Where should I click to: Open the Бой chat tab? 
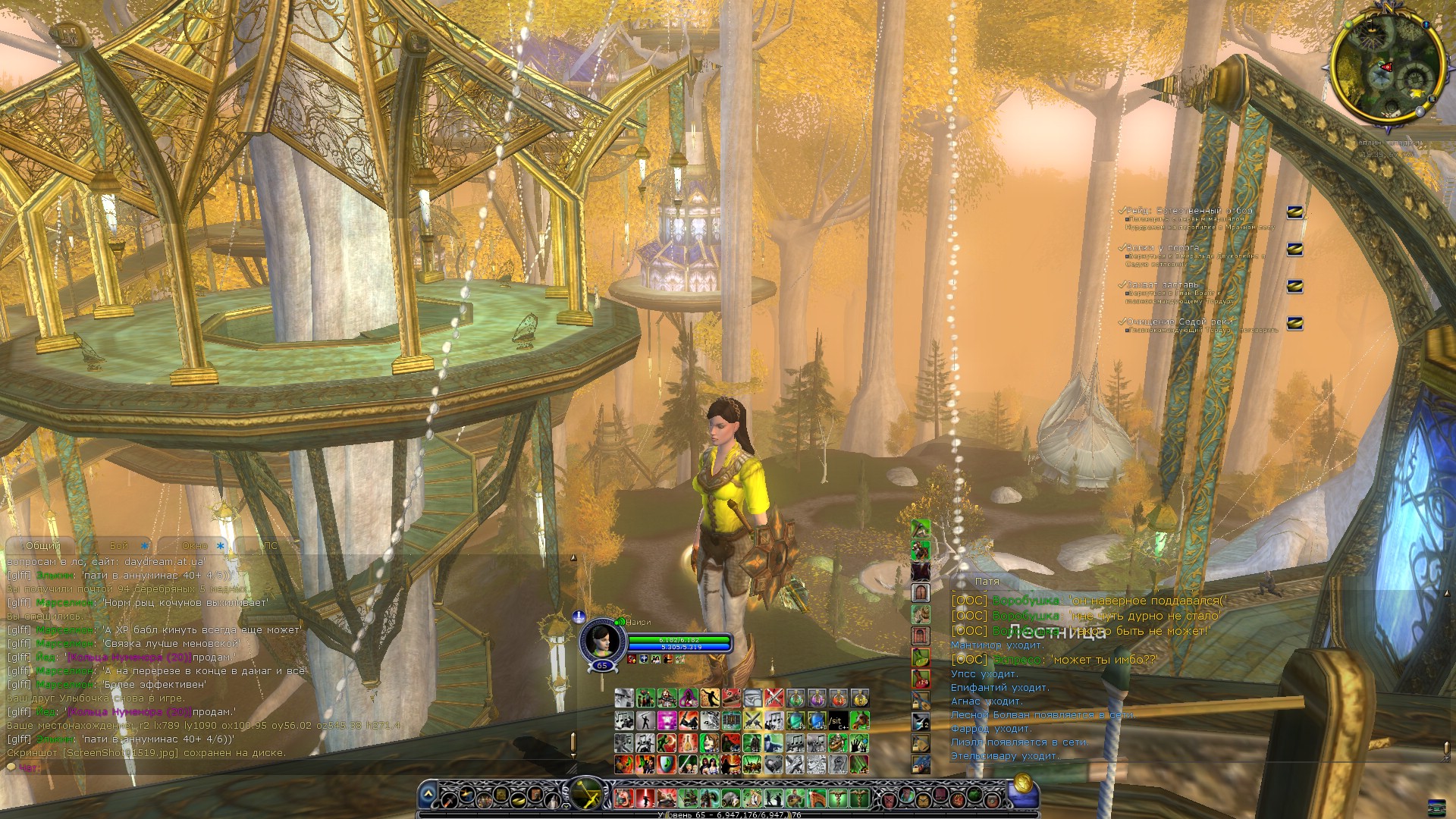click(120, 546)
